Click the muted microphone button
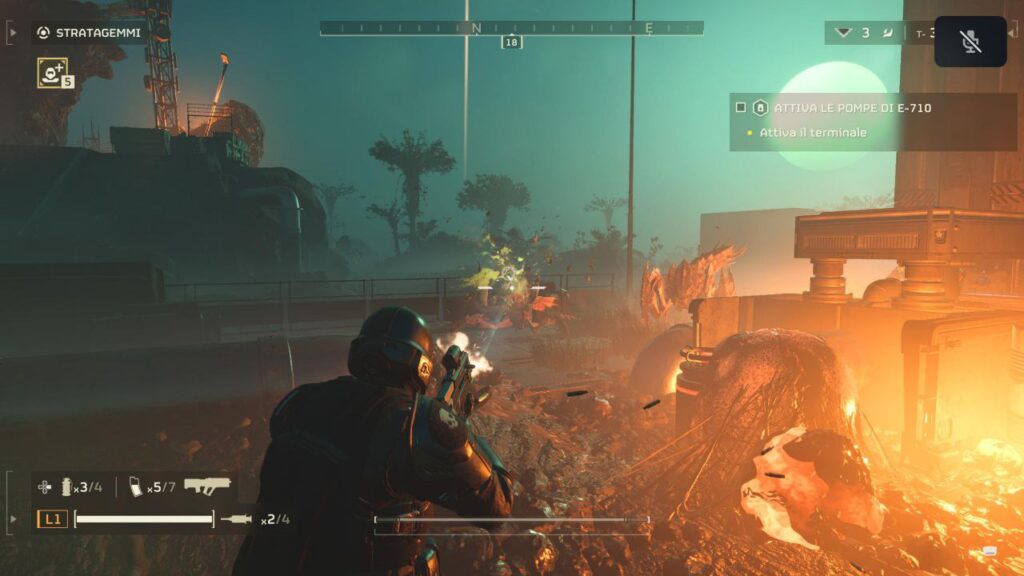Image resolution: width=1024 pixels, height=576 pixels. (969, 41)
